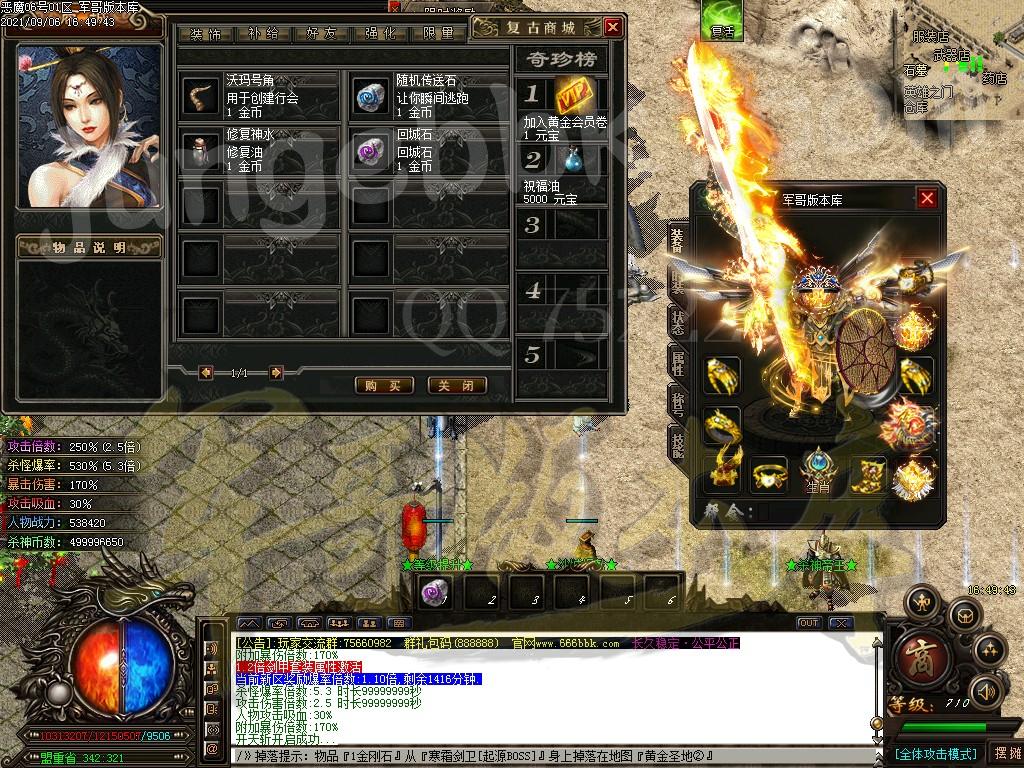1024x768 pixels.
Task: Switch to the 装饰 shop tab
Action: point(206,34)
